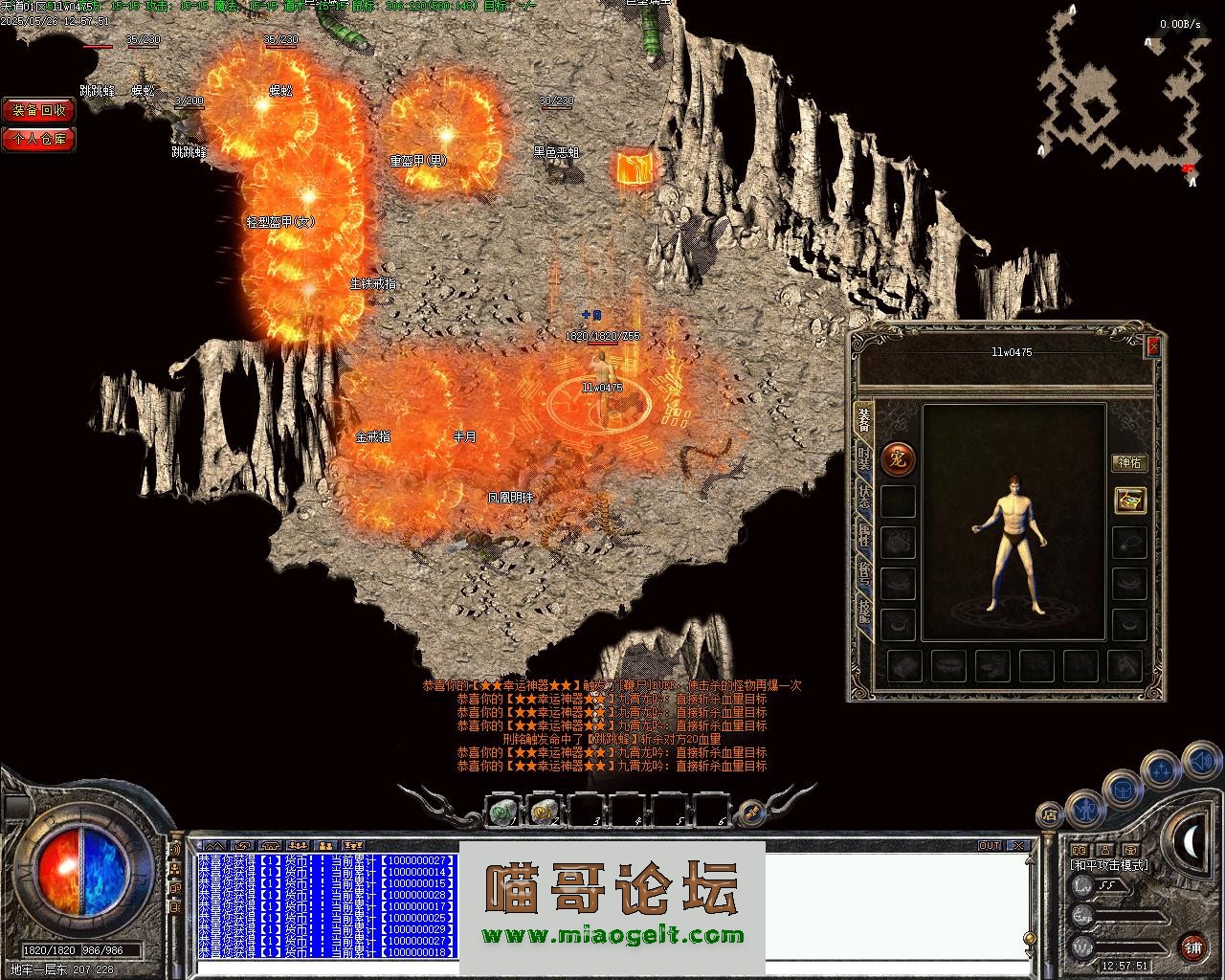
Task: Switch to the 状态 status tab
Action: pos(864,498)
